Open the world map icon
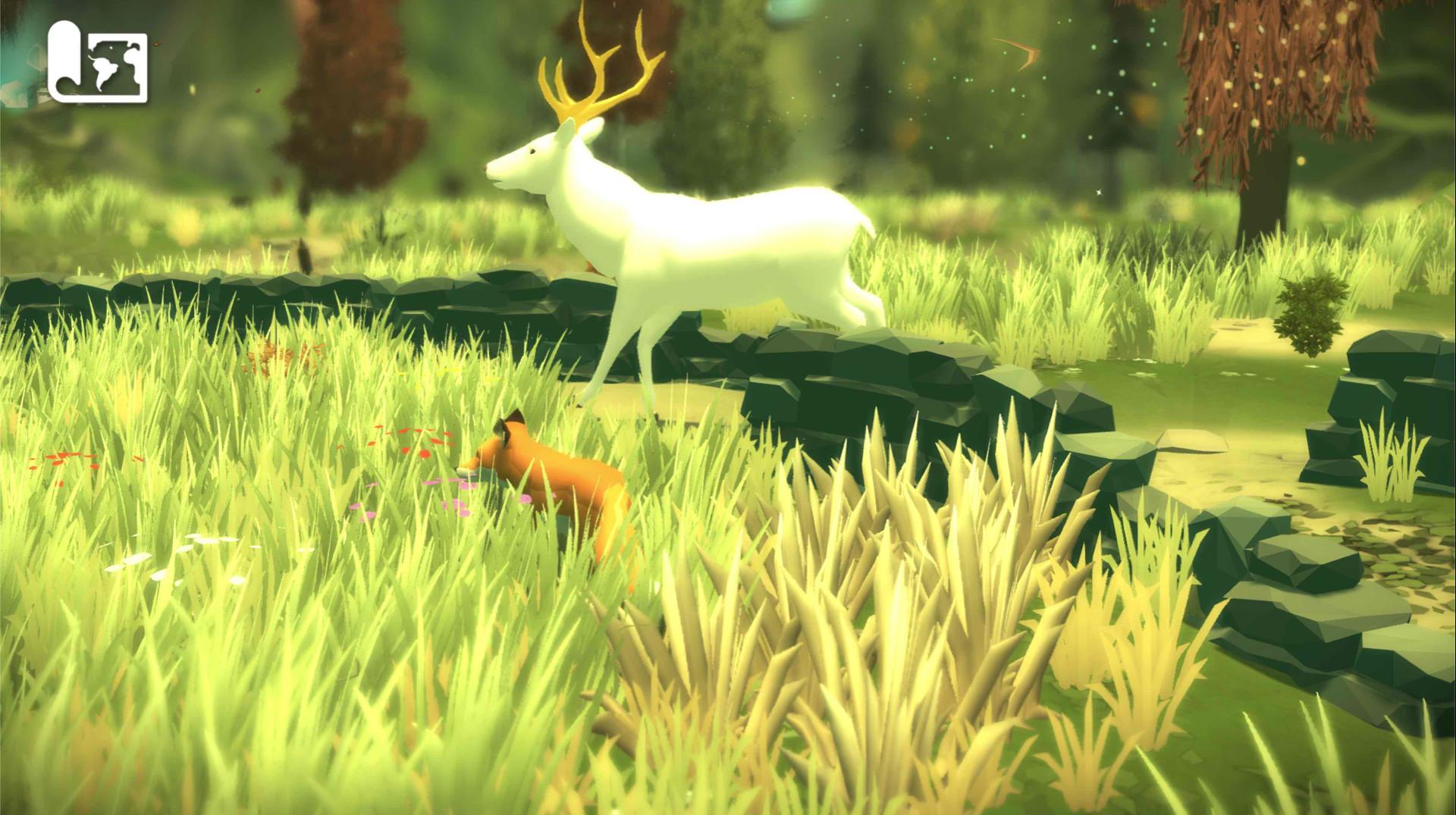This screenshot has width=1456, height=815. click(x=95, y=64)
